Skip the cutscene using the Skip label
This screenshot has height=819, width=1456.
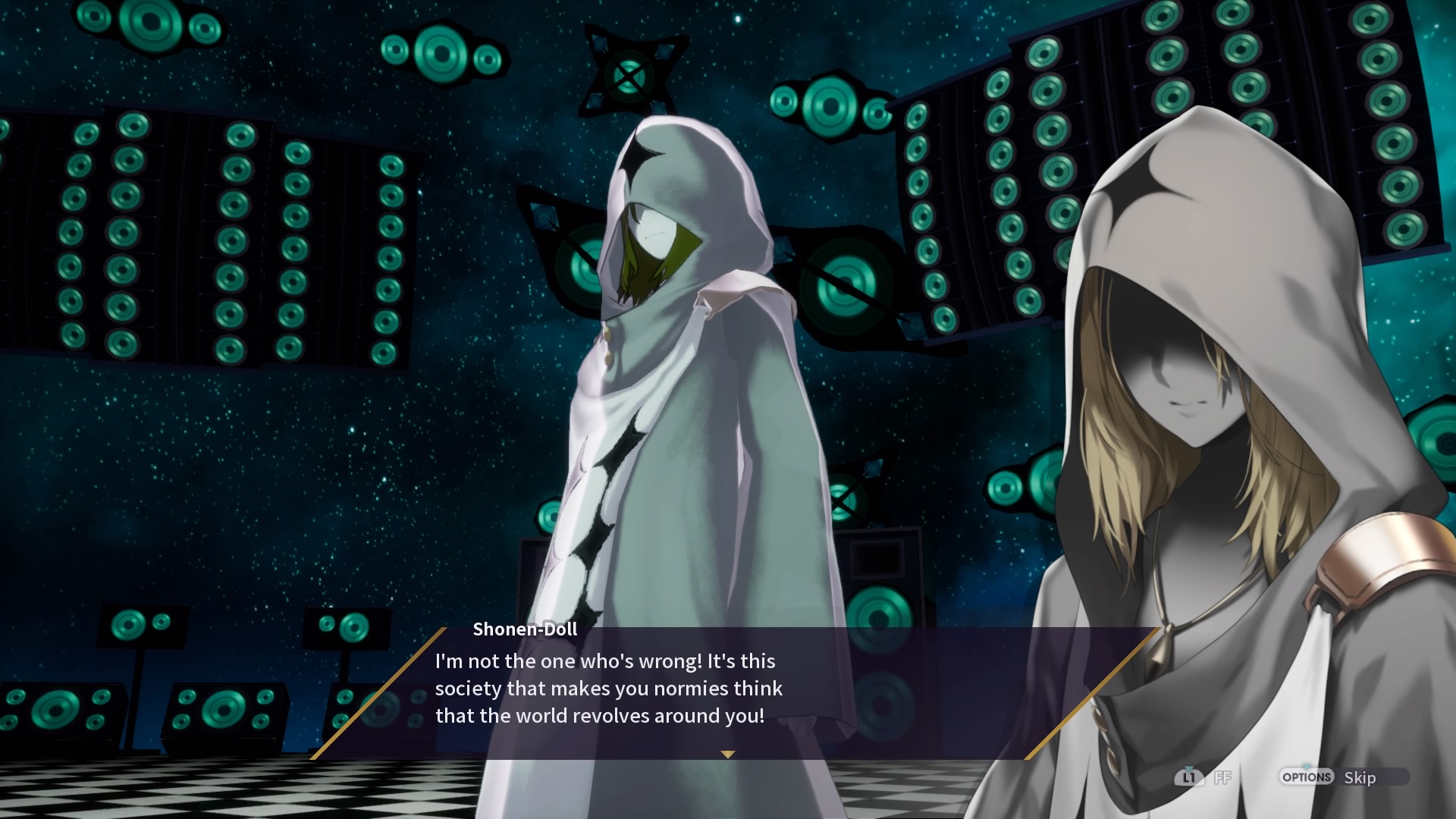click(x=1360, y=778)
